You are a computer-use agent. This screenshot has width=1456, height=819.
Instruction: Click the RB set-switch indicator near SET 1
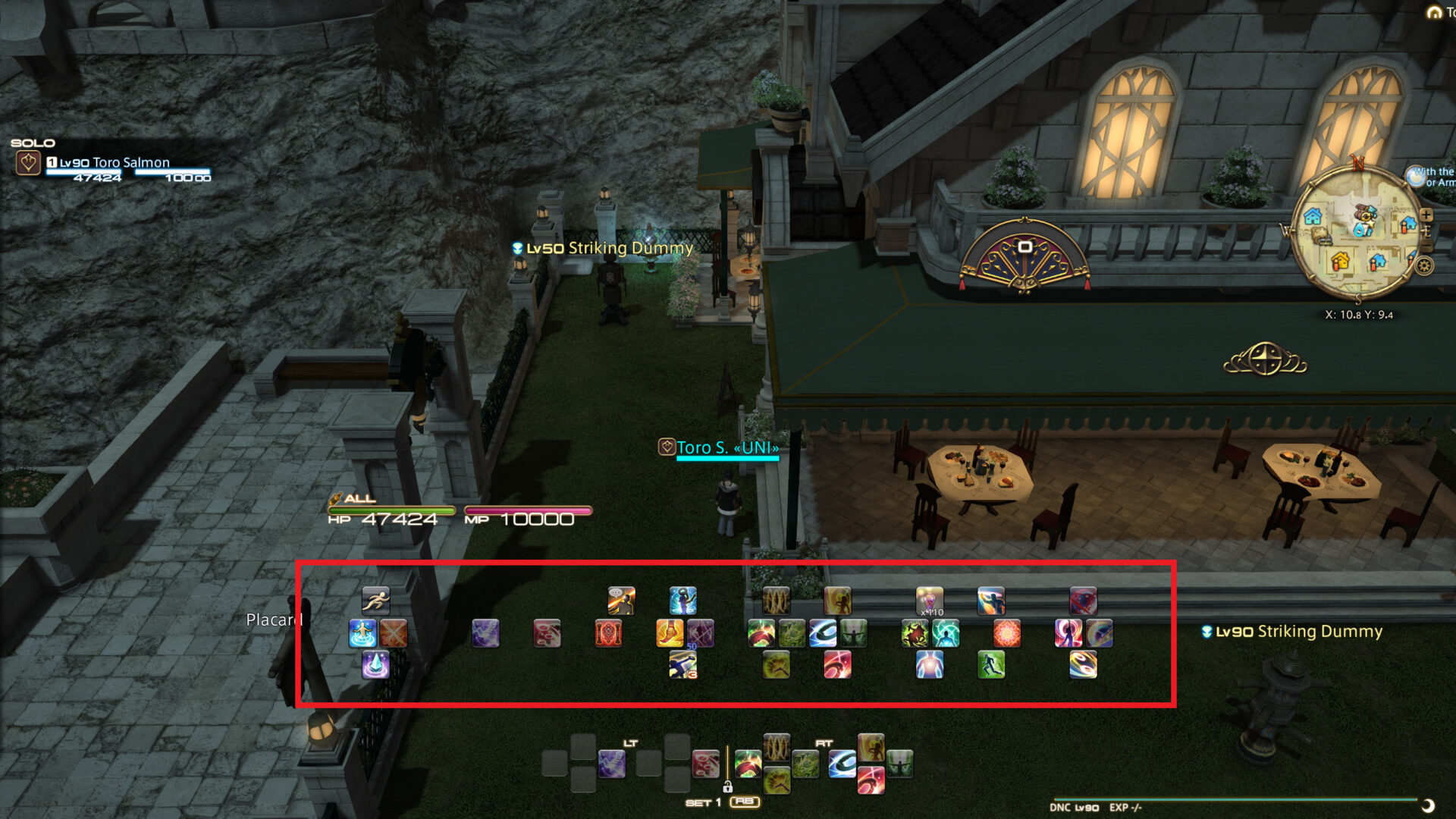(745, 802)
